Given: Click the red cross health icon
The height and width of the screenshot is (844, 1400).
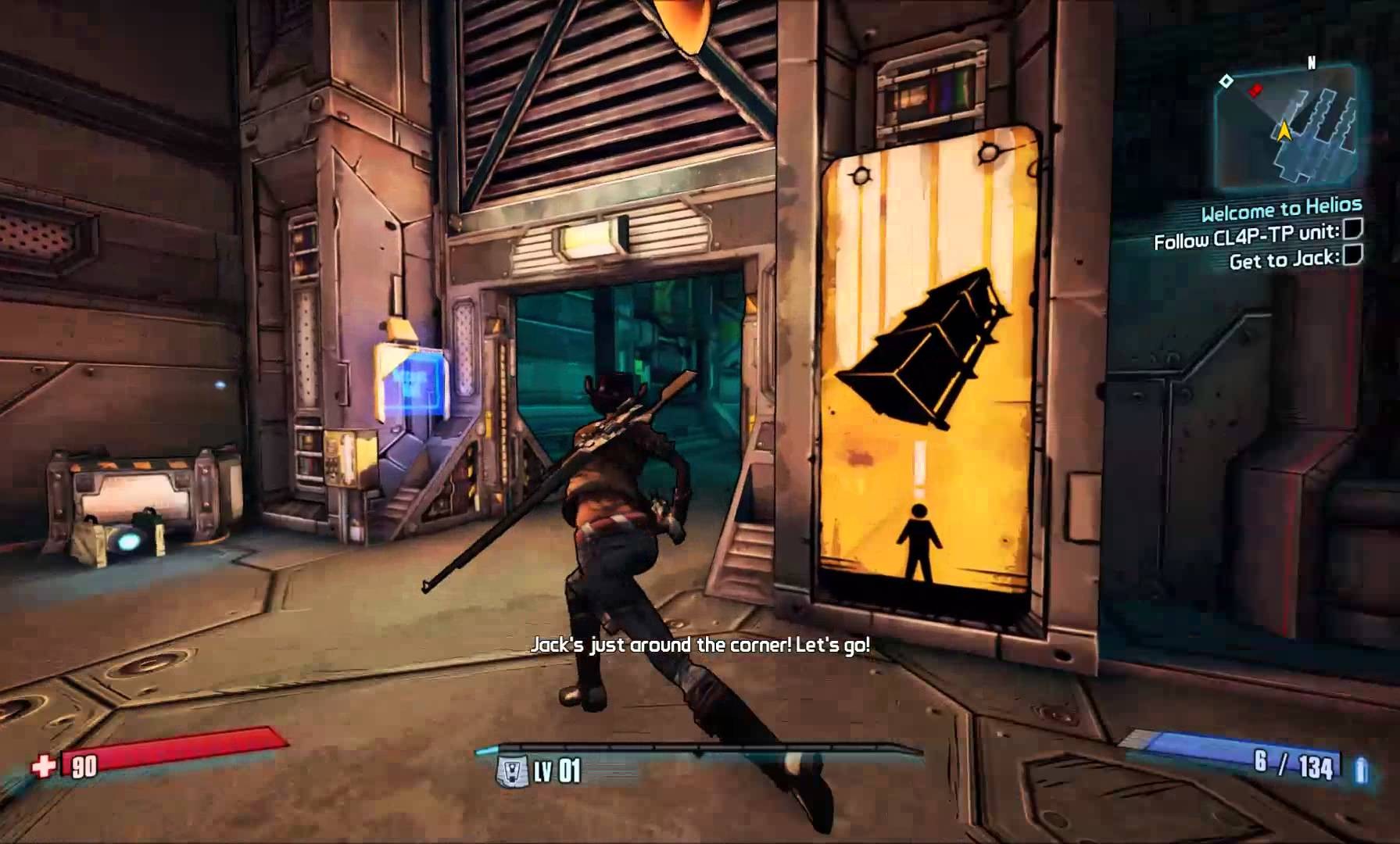Looking at the screenshot, I should tap(44, 766).
